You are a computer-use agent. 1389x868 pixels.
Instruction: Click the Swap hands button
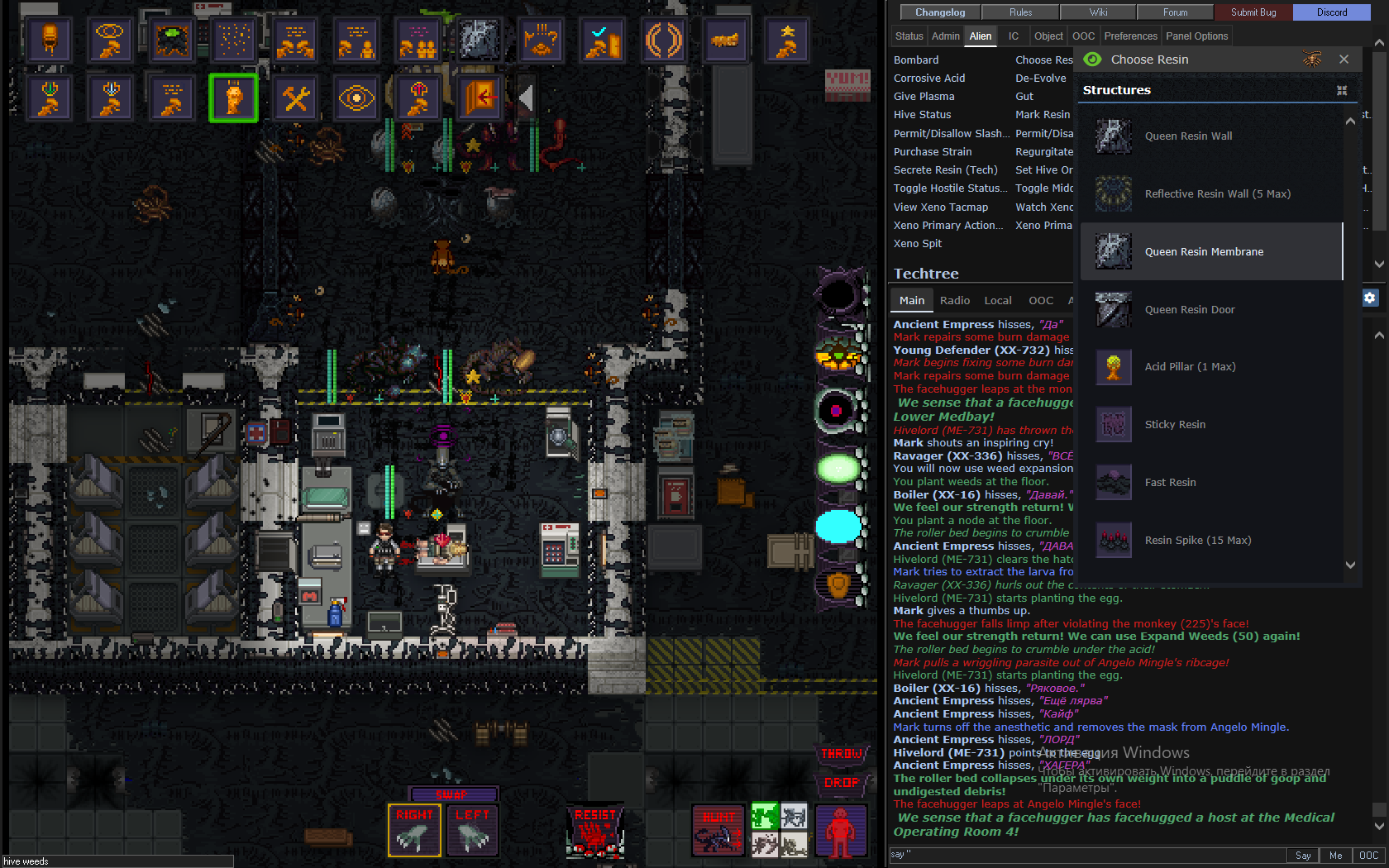tap(452, 794)
